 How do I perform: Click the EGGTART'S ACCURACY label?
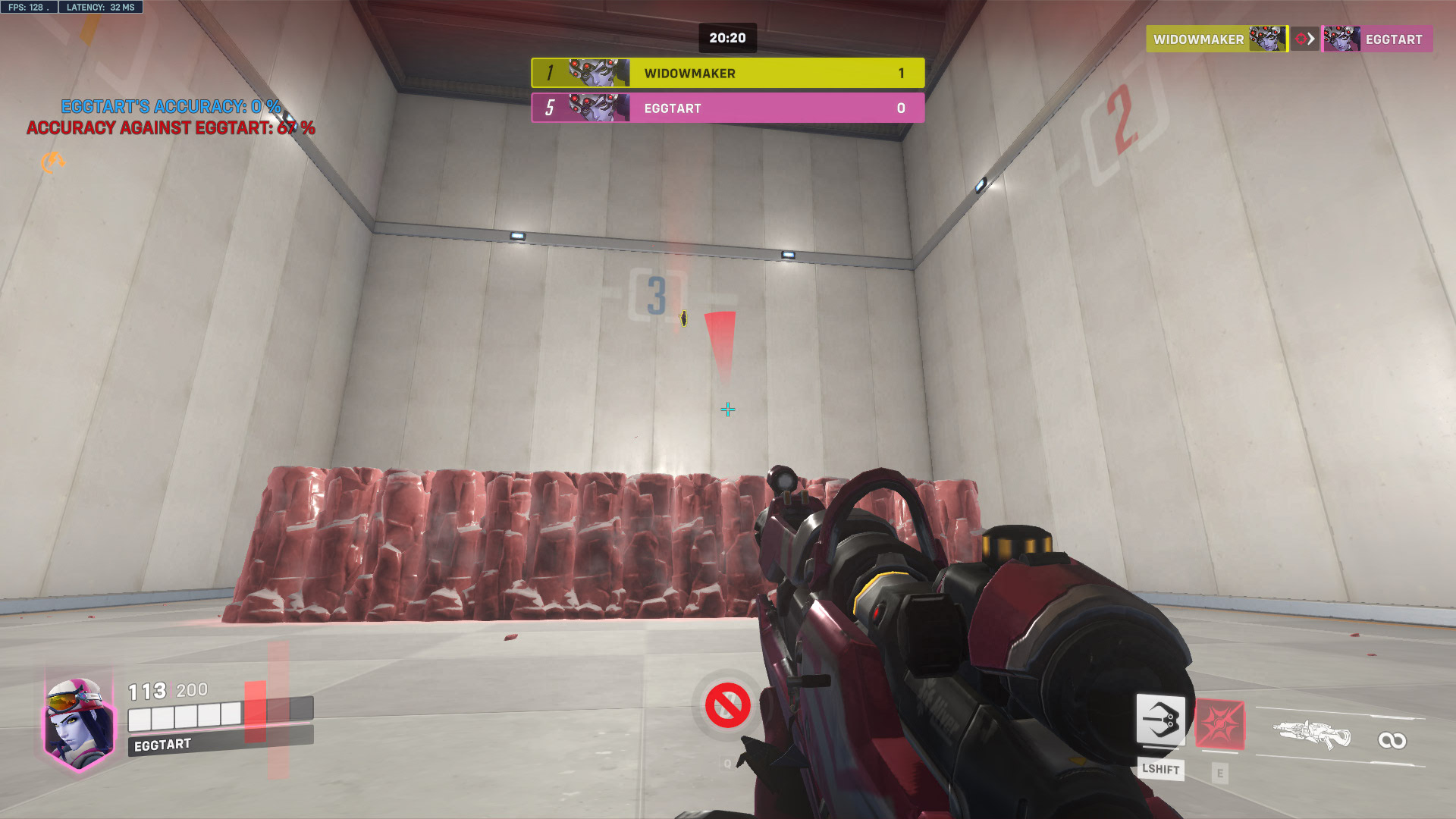[x=173, y=107]
